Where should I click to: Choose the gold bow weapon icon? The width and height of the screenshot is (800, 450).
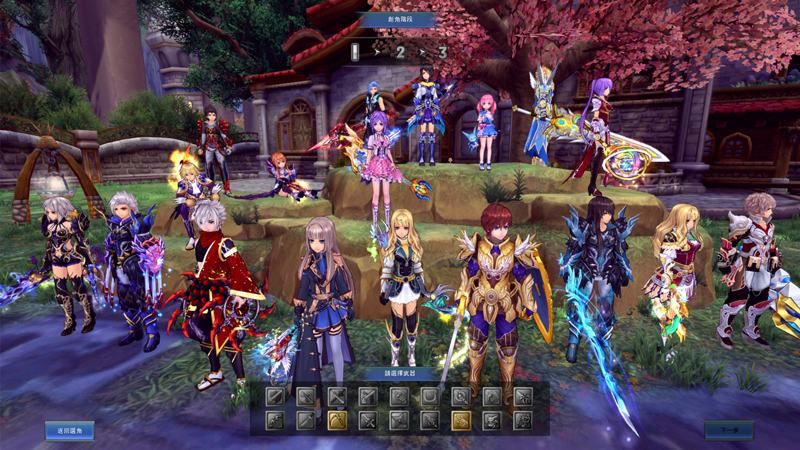(337, 420)
